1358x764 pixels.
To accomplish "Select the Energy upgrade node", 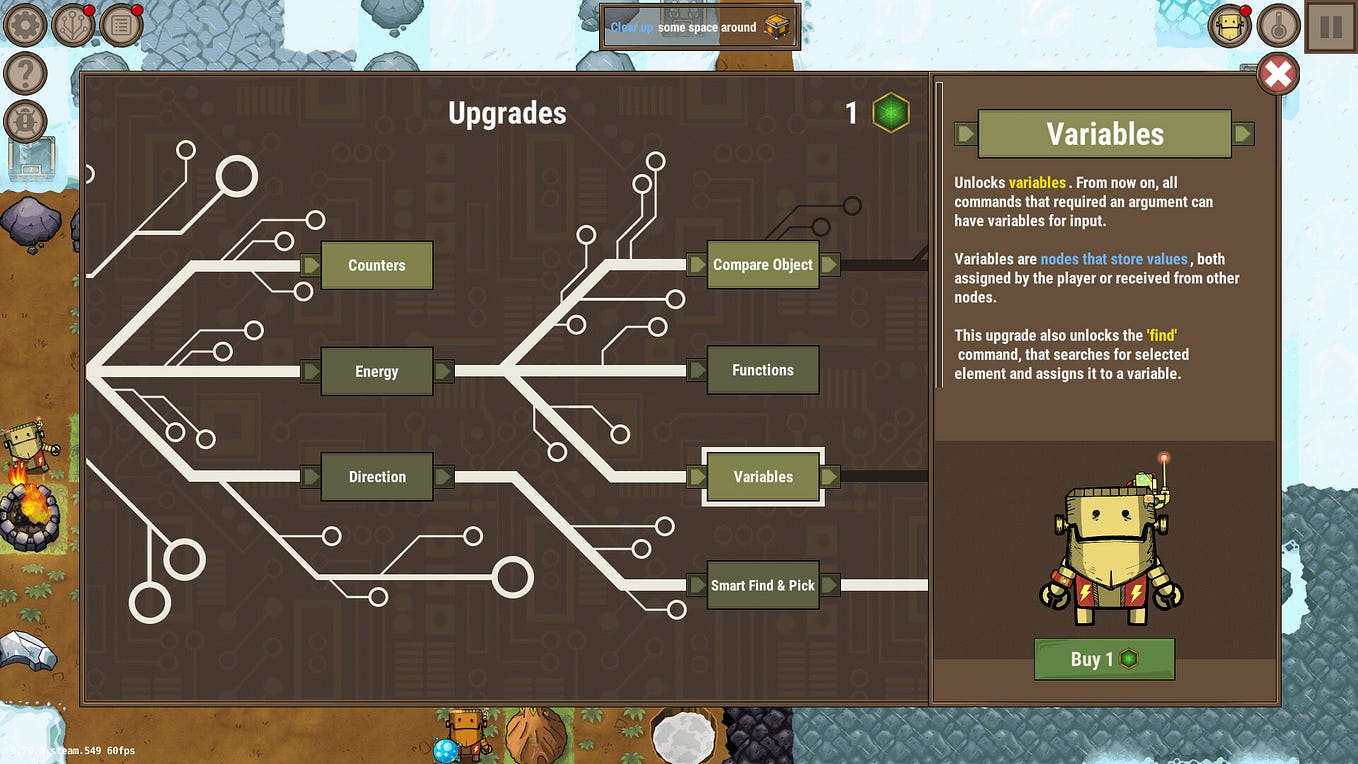I will coord(376,371).
